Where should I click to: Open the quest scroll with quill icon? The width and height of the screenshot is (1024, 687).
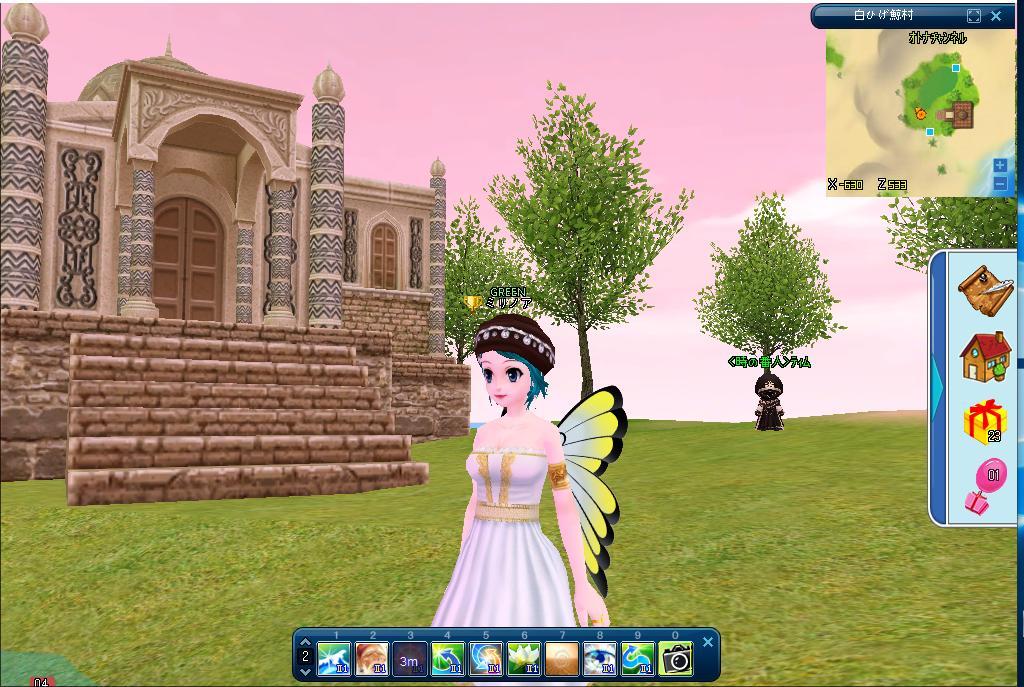pyautogui.click(x=984, y=289)
